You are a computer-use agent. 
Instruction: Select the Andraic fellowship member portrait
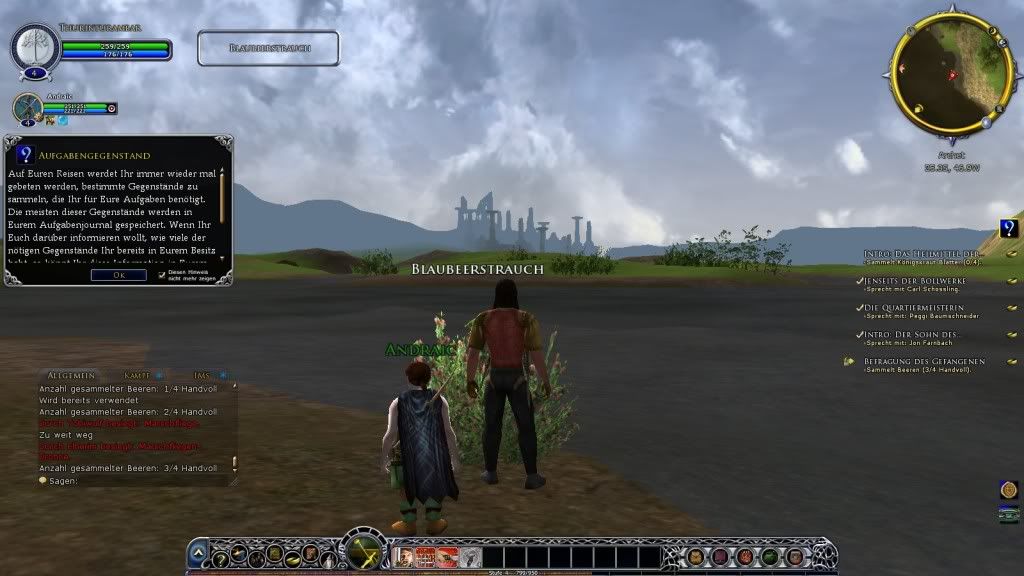pyautogui.click(x=27, y=108)
